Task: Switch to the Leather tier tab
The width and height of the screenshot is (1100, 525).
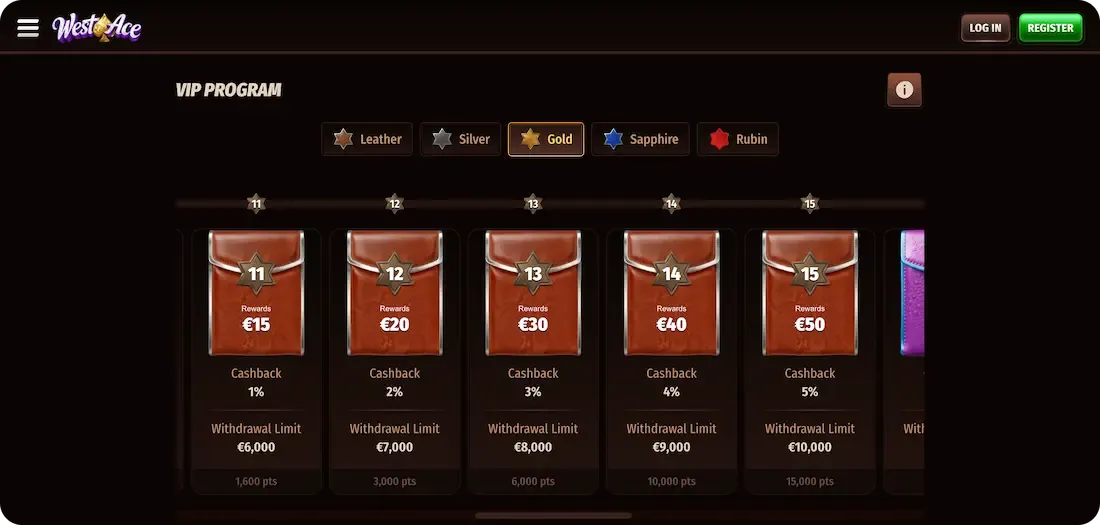Action: (368, 139)
